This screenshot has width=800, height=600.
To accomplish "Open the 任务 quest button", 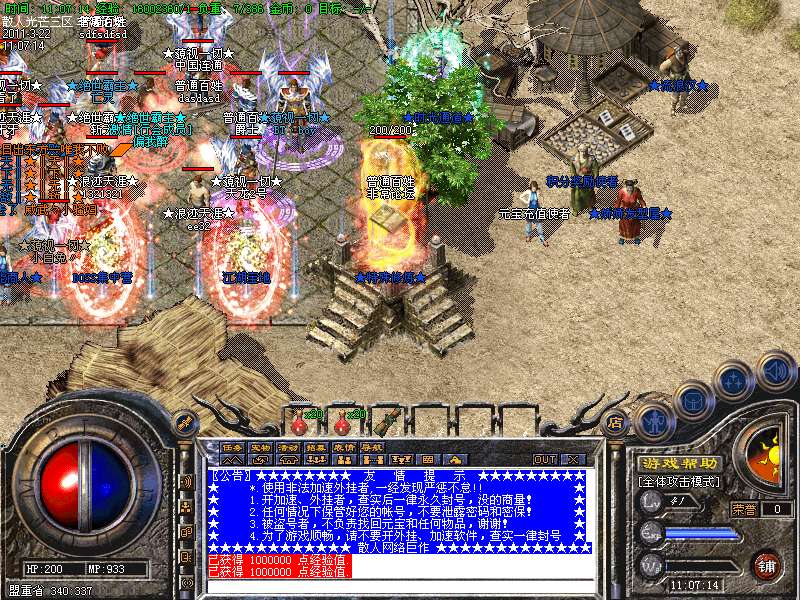I will point(232,446).
